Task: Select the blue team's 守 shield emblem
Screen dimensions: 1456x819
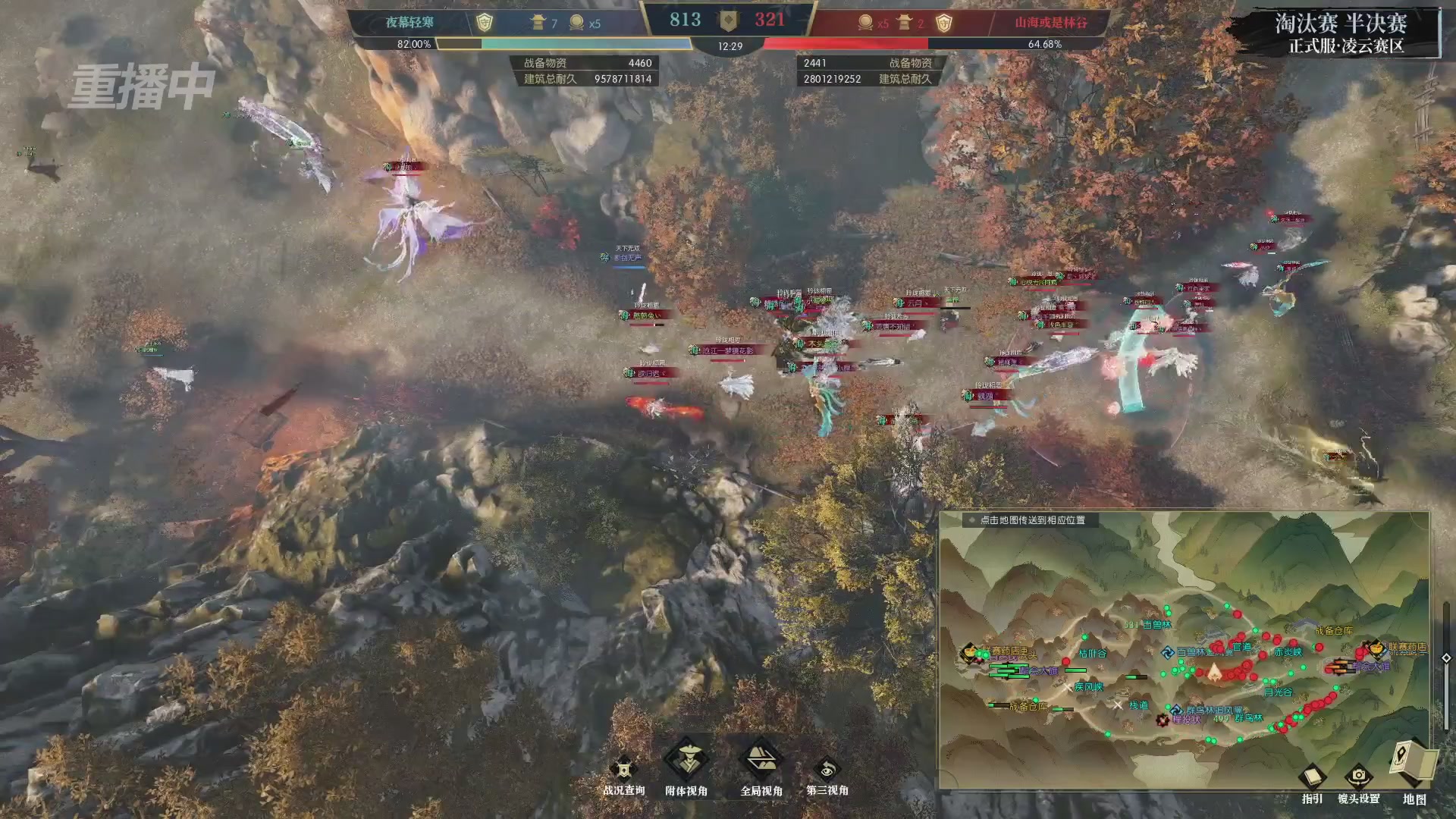Action: click(x=485, y=20)
